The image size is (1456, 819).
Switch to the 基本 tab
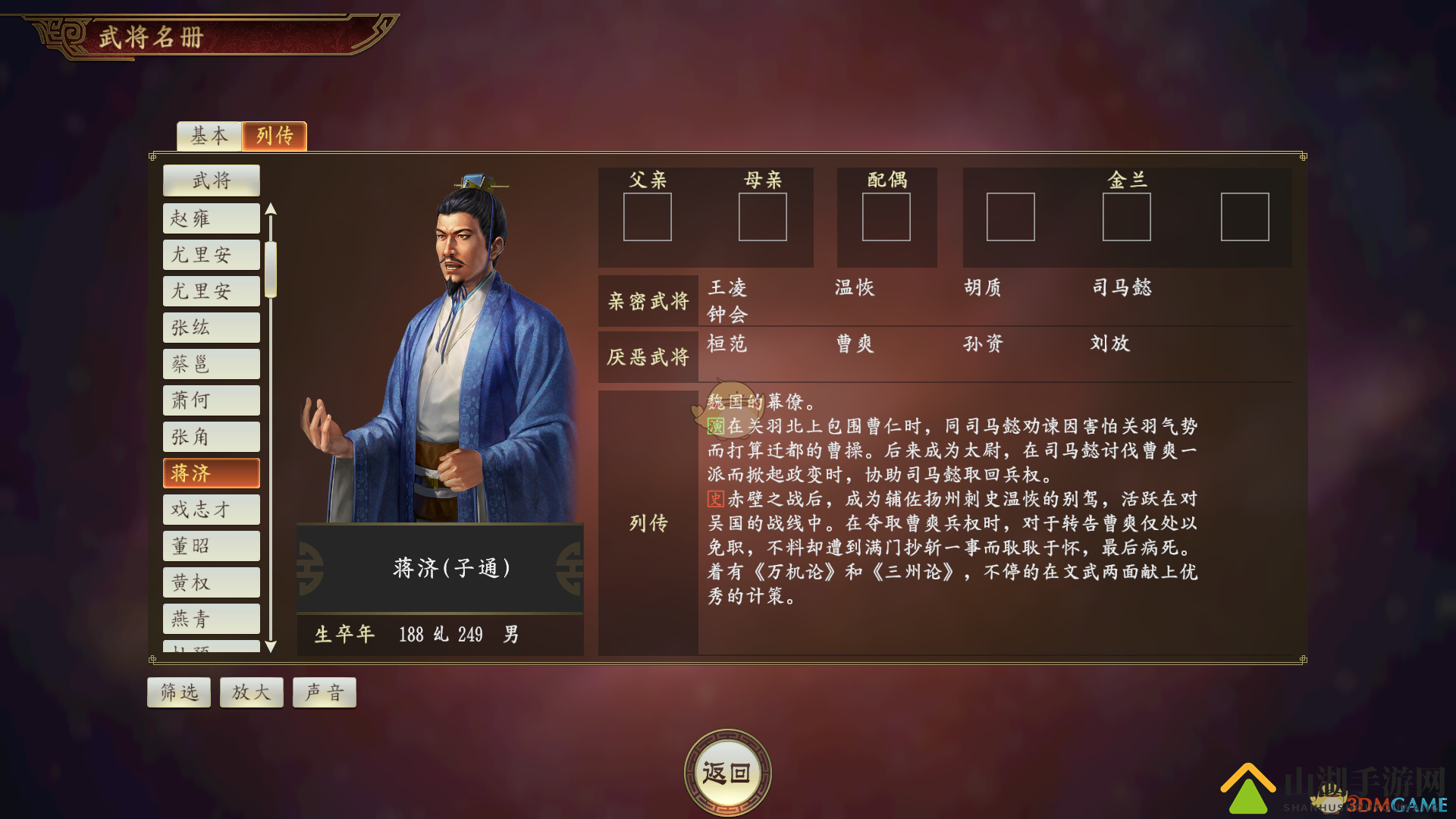pyautogui.click(x=209, y=136)
